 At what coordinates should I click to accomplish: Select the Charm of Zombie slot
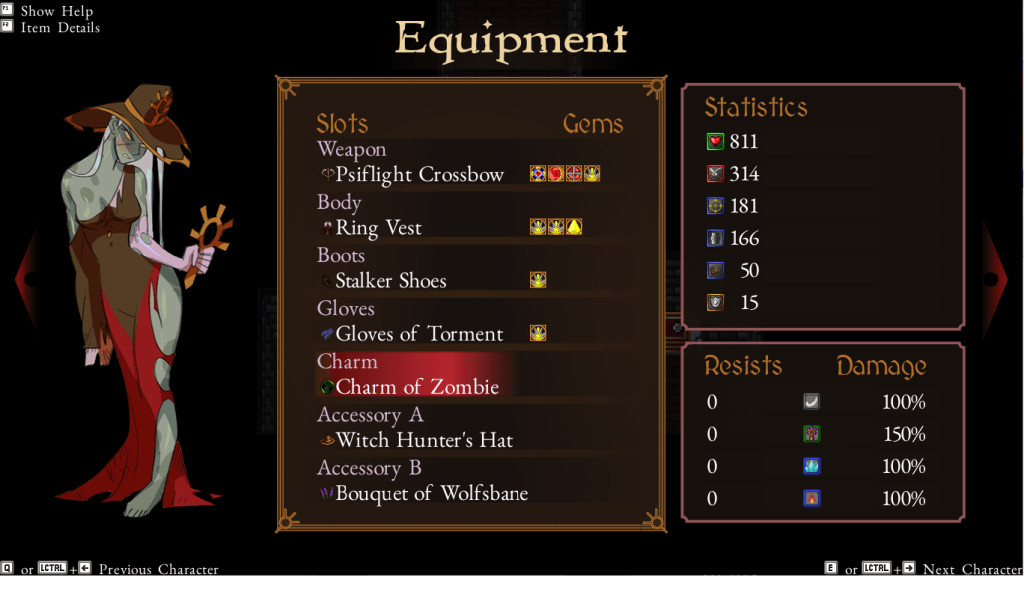click(x=417, y=387)
